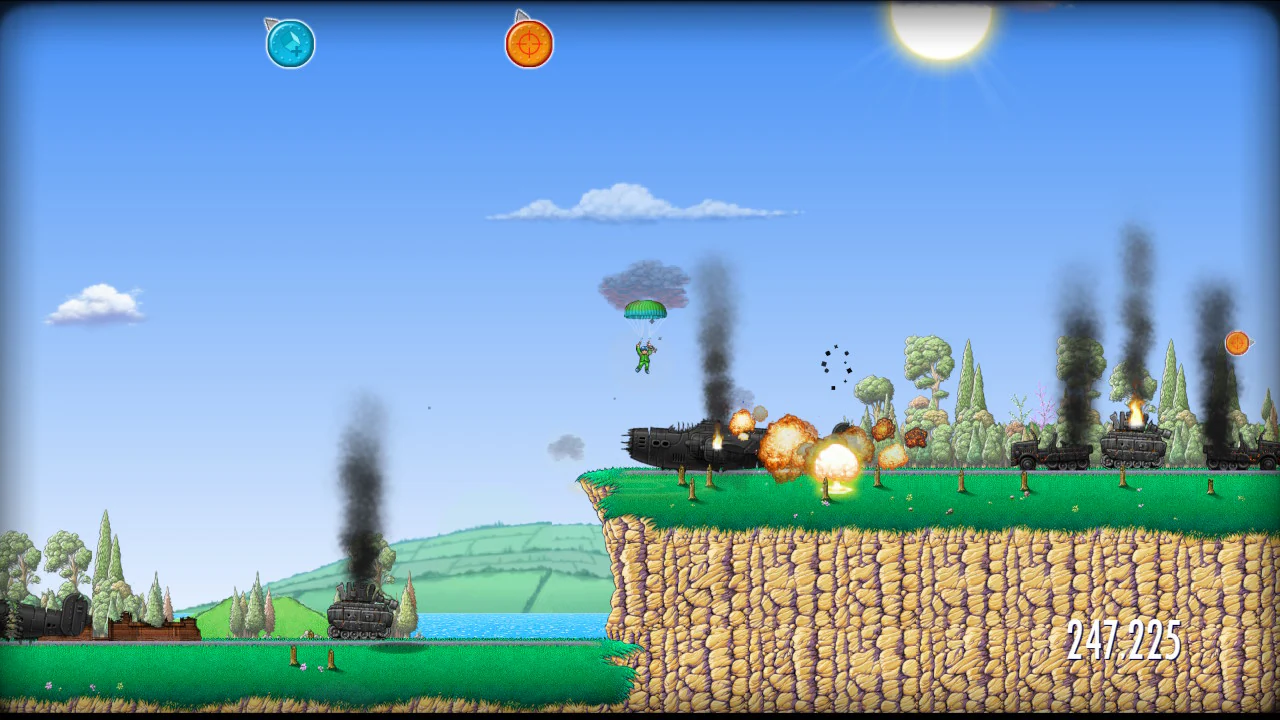Select the blue compass power-up icon
The image size is (1280, 720).
[x=290, y=42]
